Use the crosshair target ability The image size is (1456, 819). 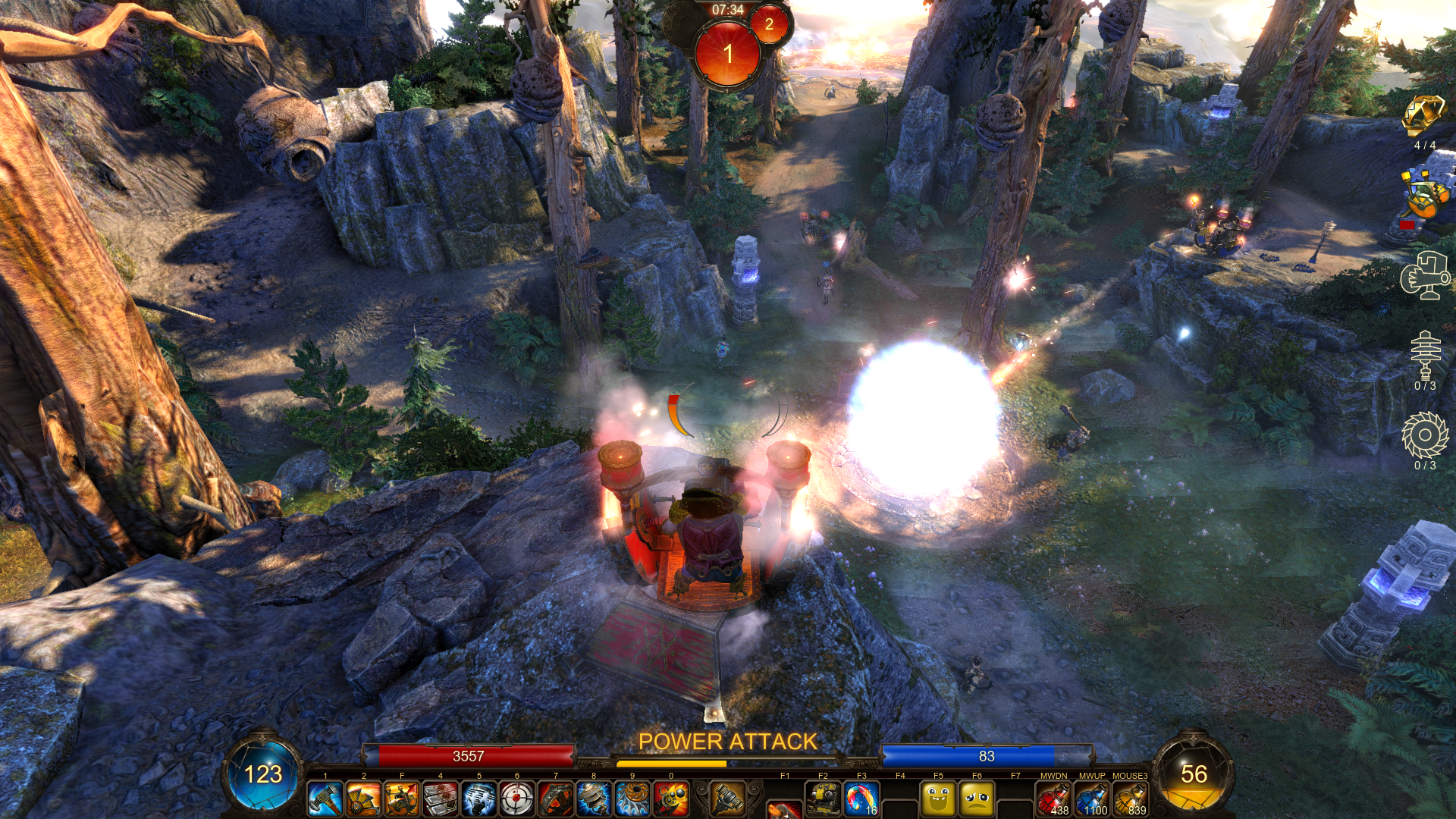(517, 799)
